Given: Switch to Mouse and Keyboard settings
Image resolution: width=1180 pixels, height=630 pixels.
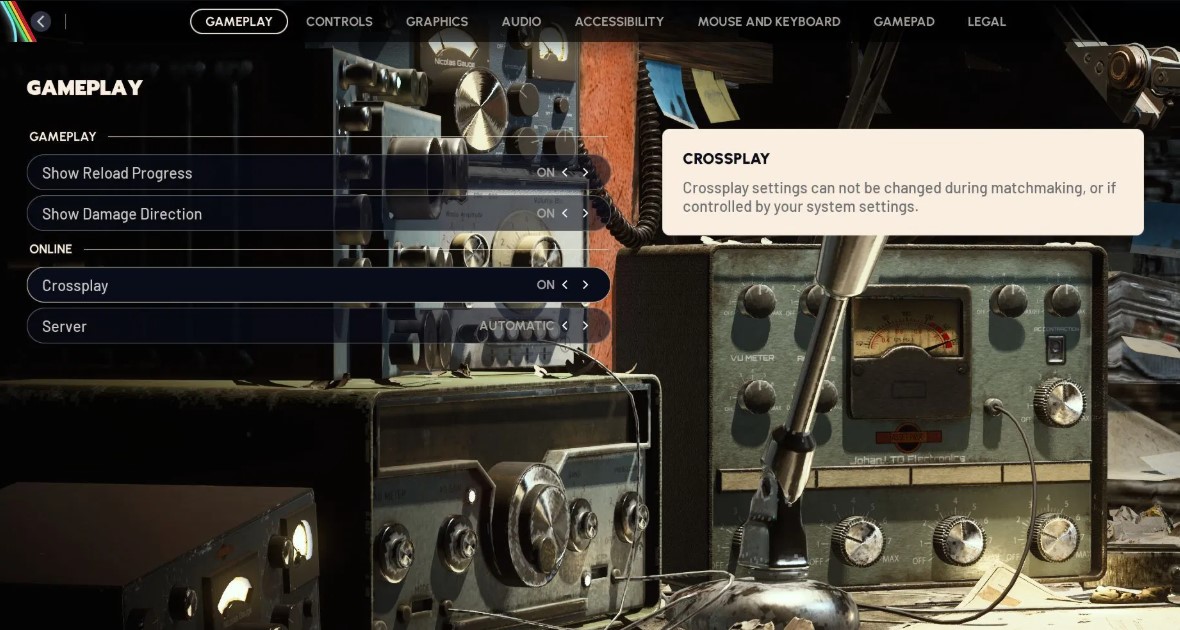Looking at the screenshot, I should click(769, 21).
